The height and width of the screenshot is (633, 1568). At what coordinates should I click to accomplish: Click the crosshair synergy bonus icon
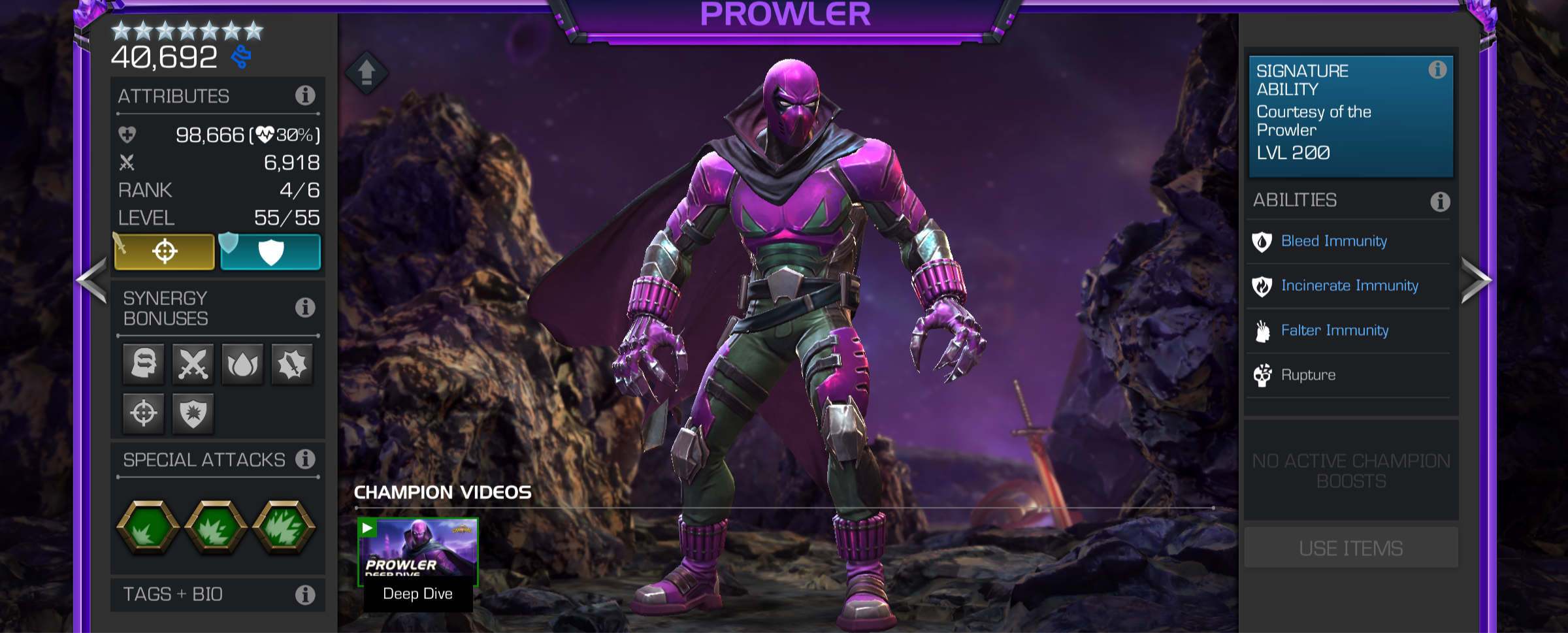click(x=143, y=412)
